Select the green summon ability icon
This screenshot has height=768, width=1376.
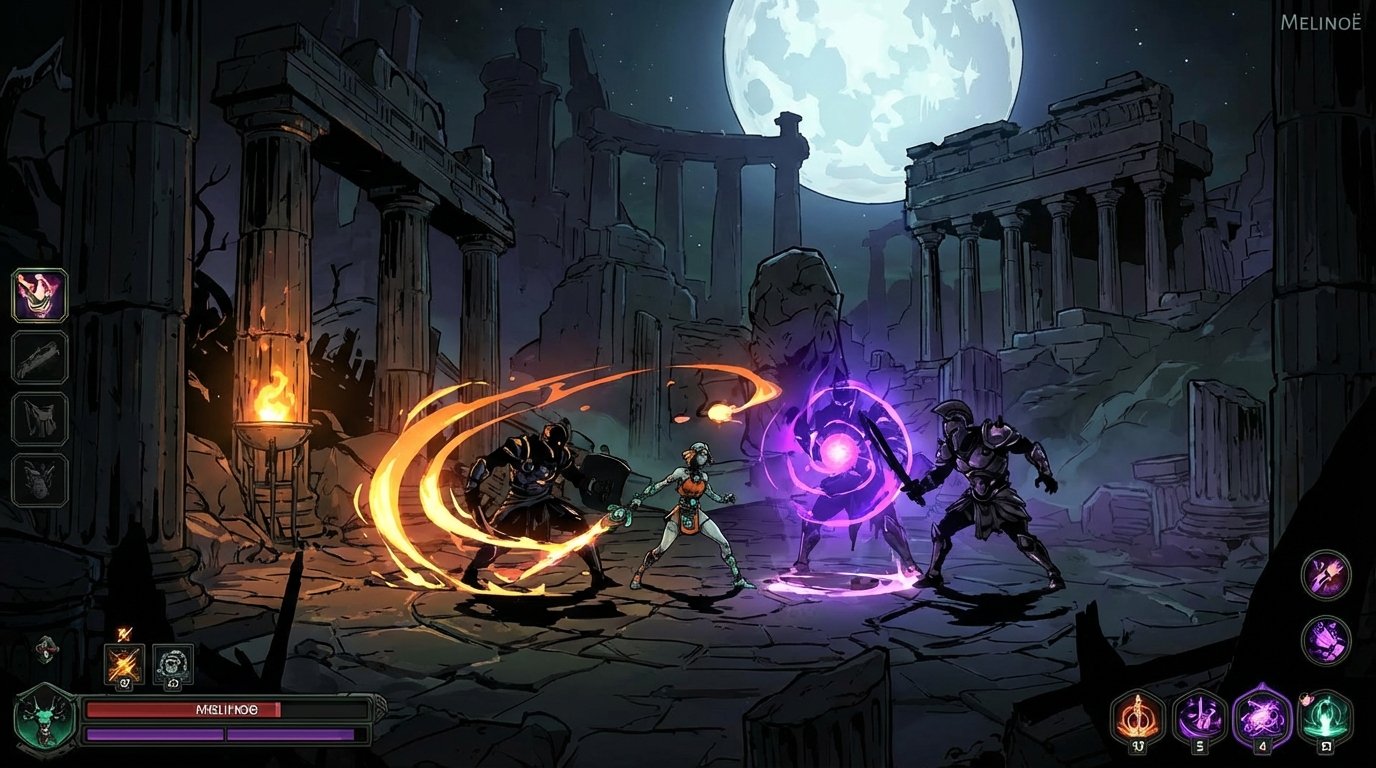click(x=1322, y=717)
